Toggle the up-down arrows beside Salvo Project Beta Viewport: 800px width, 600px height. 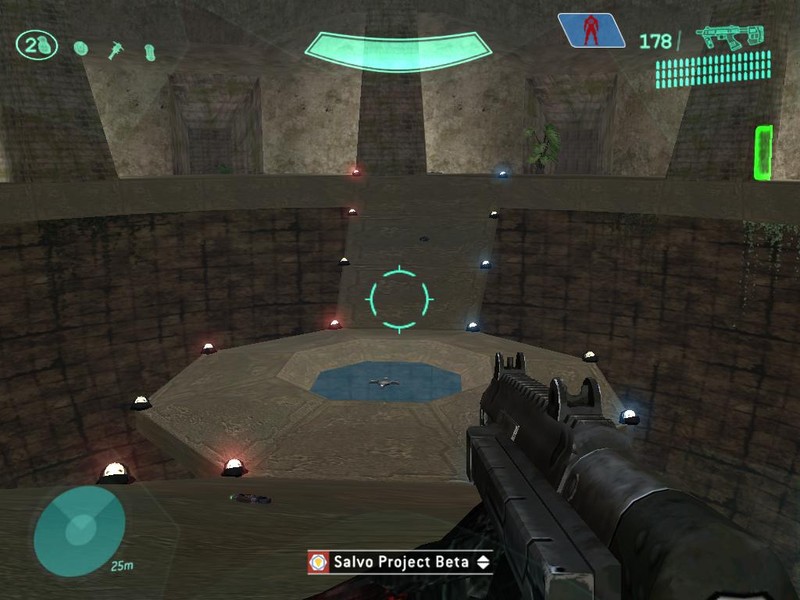coord(483,562)
